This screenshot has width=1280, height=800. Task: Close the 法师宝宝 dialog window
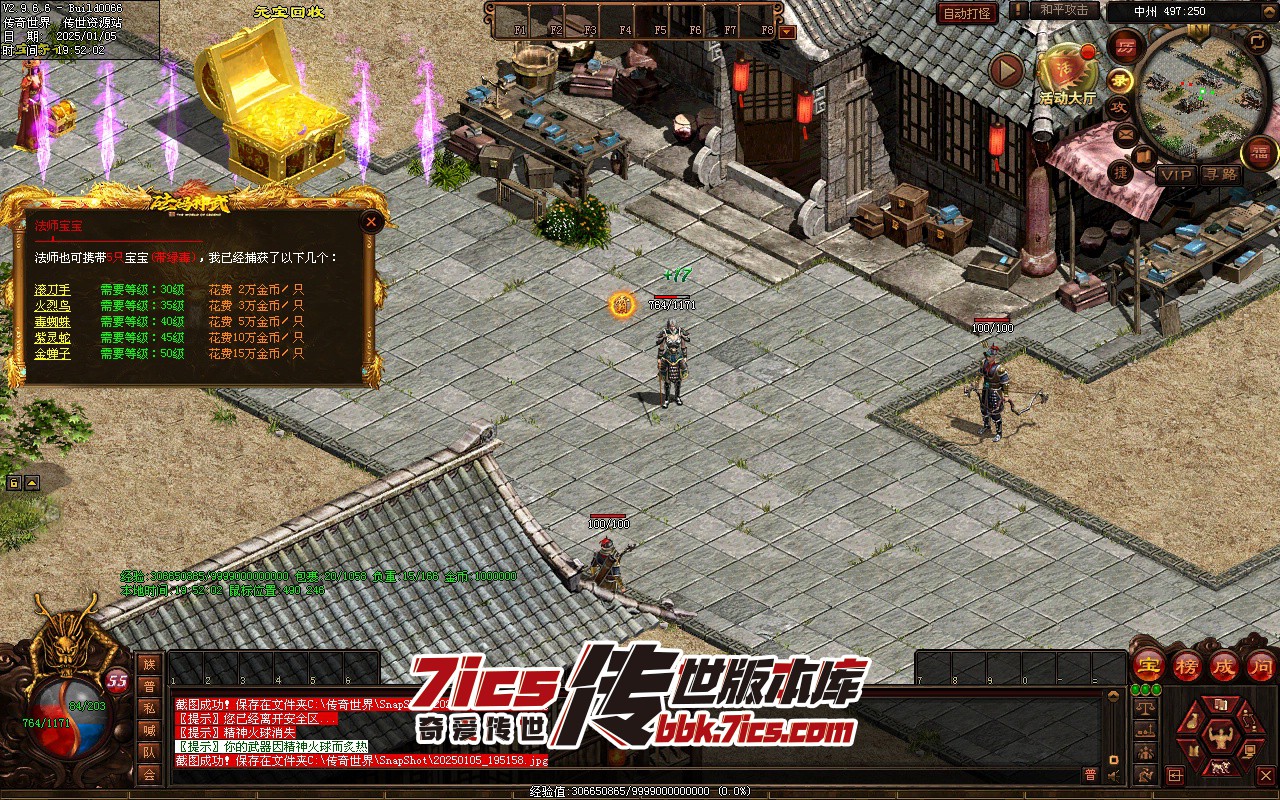(371, 222)
